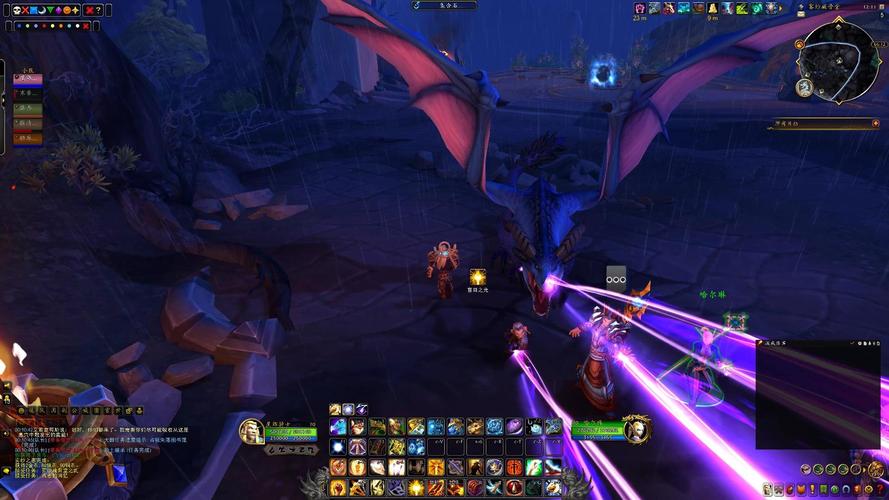Image resolution: width=889 pixels, height=500 pixels.
Task: Clear world markers with the small red X
Action: (87, 26)
